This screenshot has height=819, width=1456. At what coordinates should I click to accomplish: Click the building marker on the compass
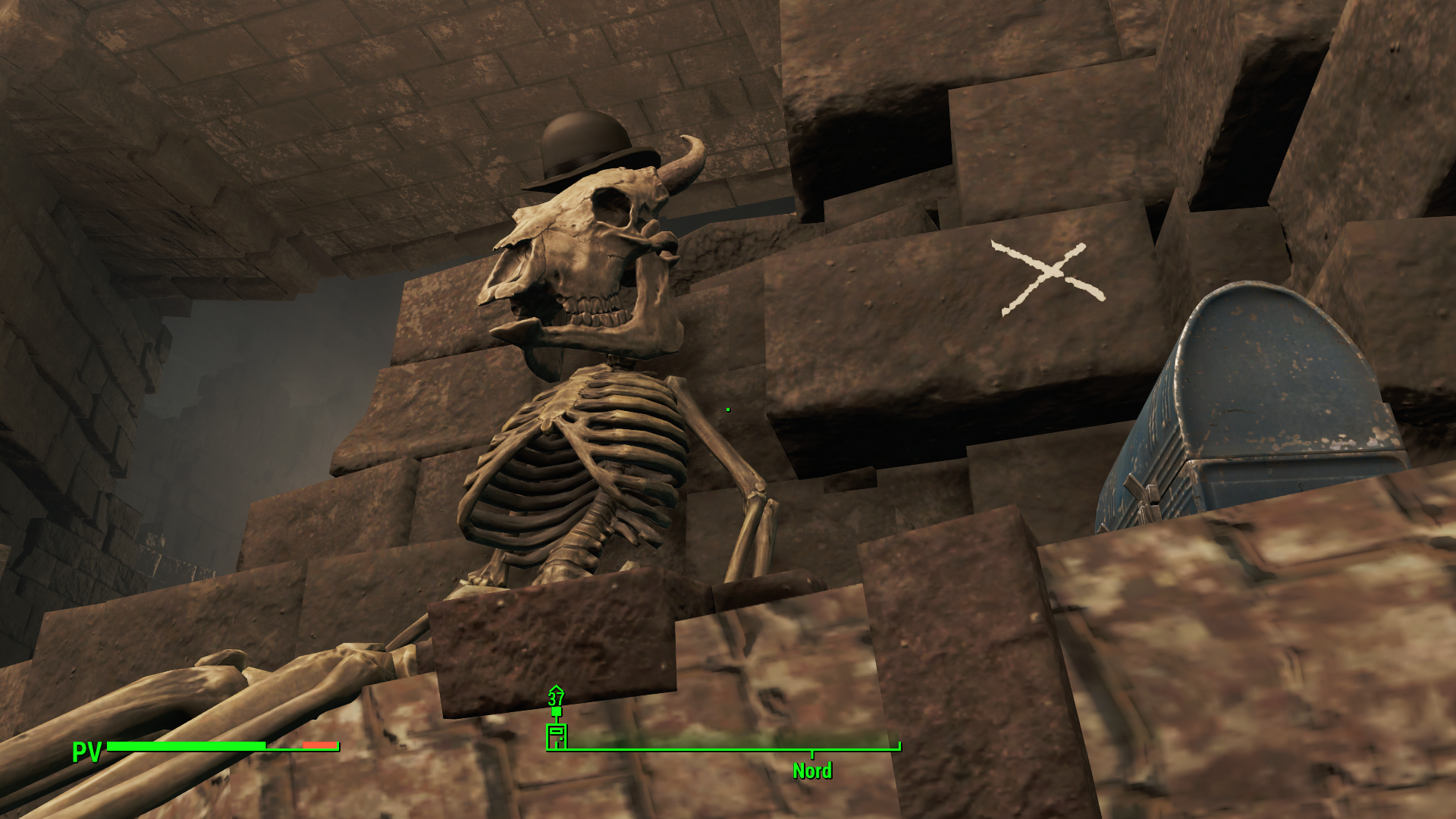point(556,736)
